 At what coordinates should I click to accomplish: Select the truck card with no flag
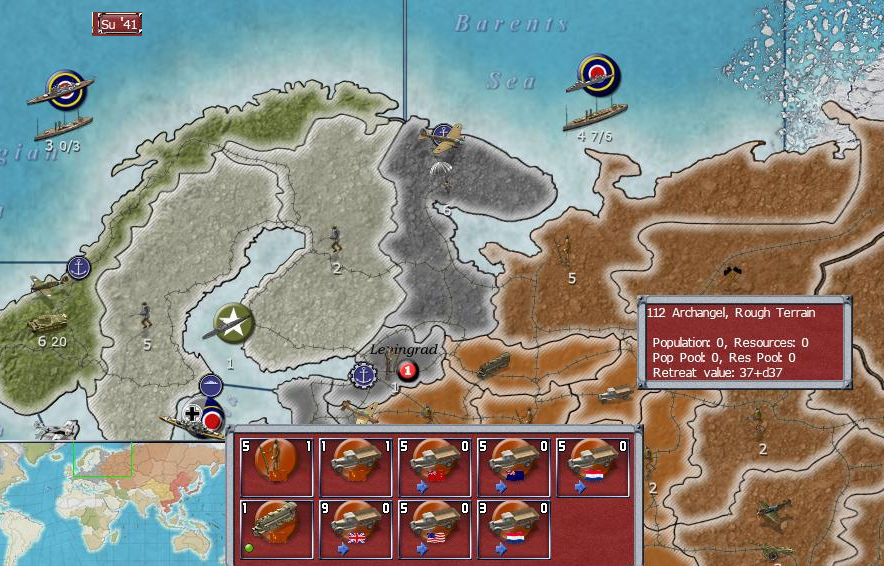tap(354, 466)
